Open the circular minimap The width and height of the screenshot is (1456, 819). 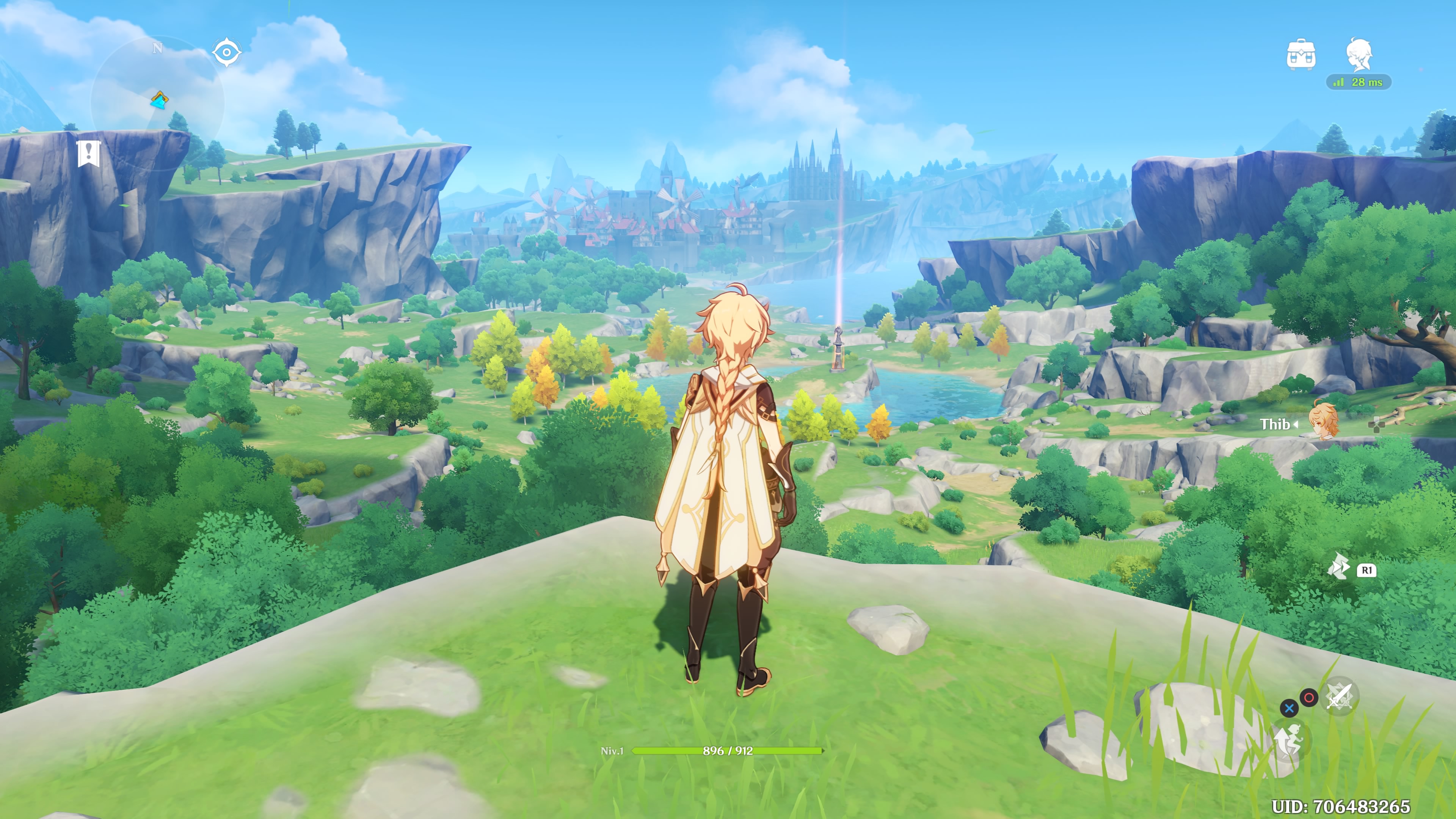click(157, 102)
